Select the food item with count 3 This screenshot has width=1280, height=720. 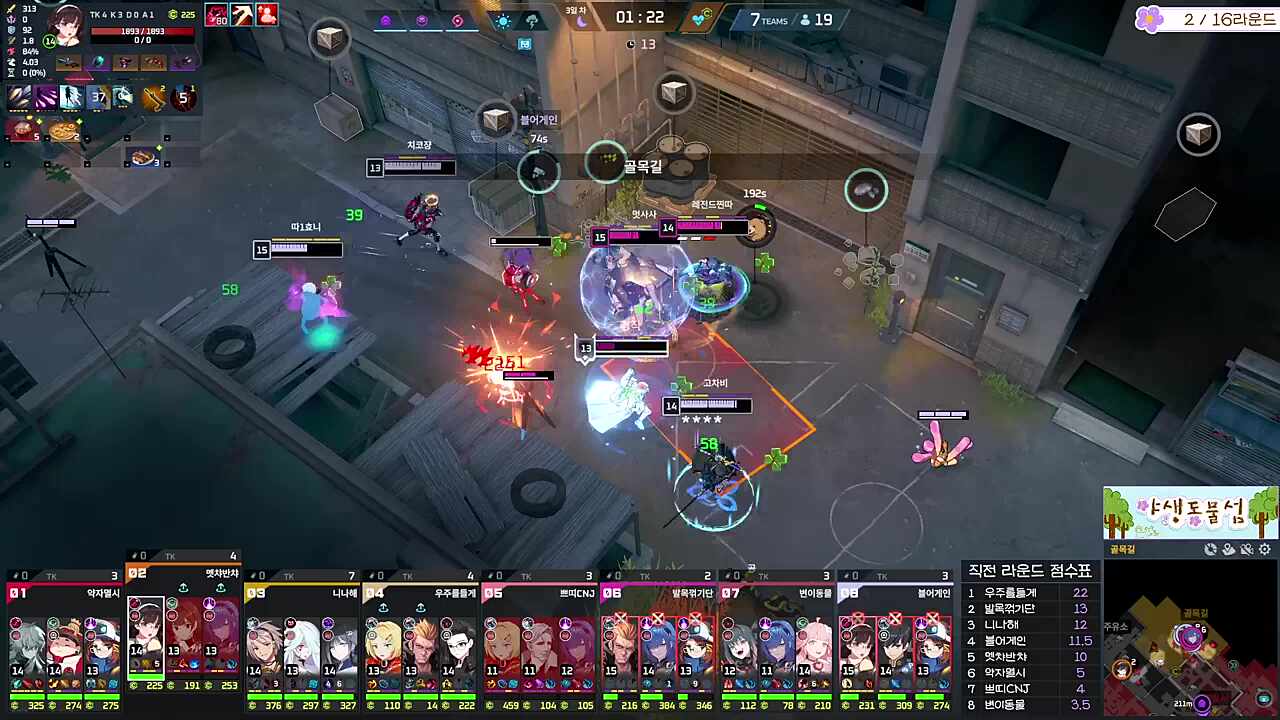[145, 157]
